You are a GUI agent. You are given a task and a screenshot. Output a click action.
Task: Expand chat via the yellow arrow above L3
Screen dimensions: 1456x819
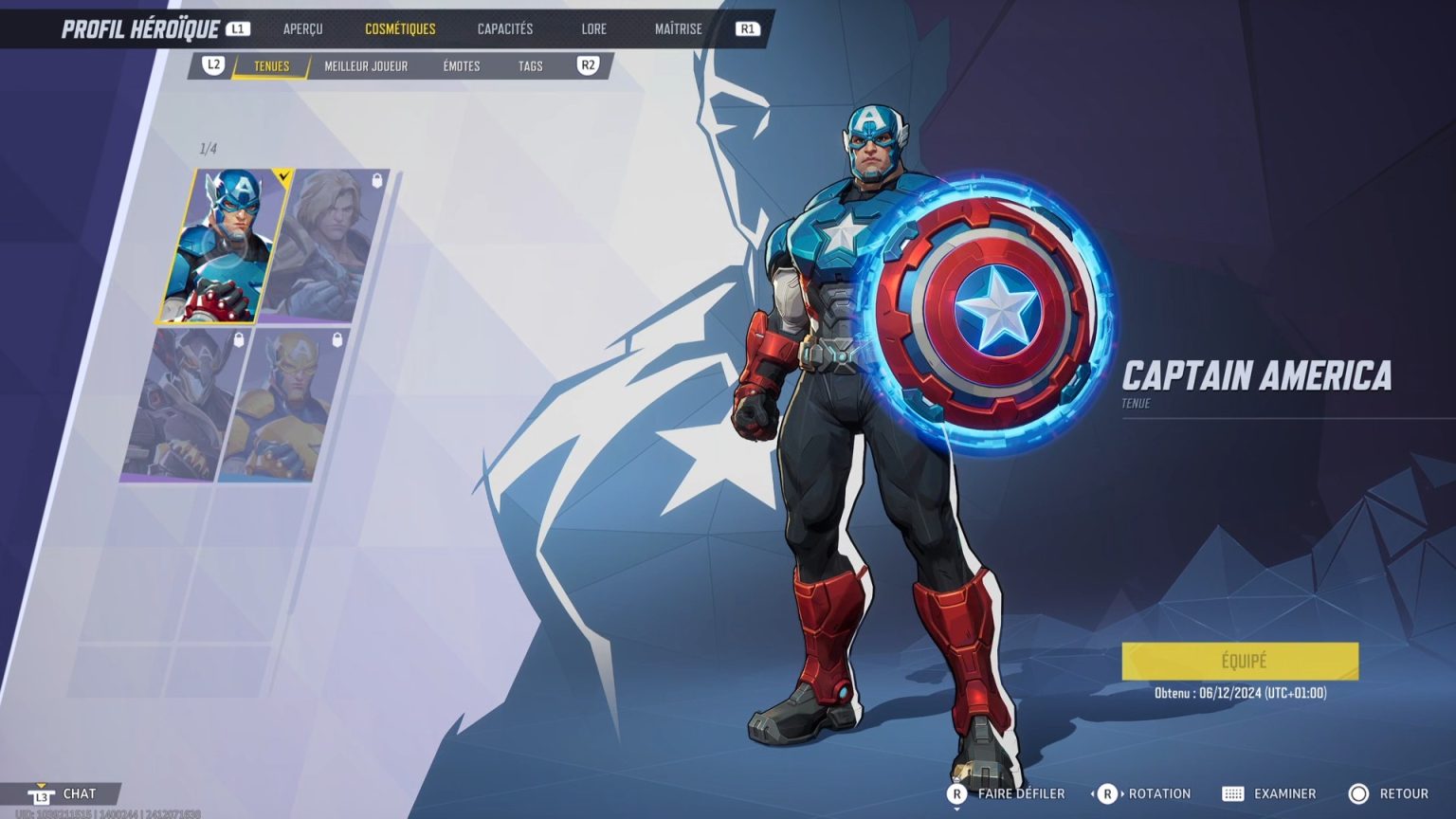tap(40, 784)
